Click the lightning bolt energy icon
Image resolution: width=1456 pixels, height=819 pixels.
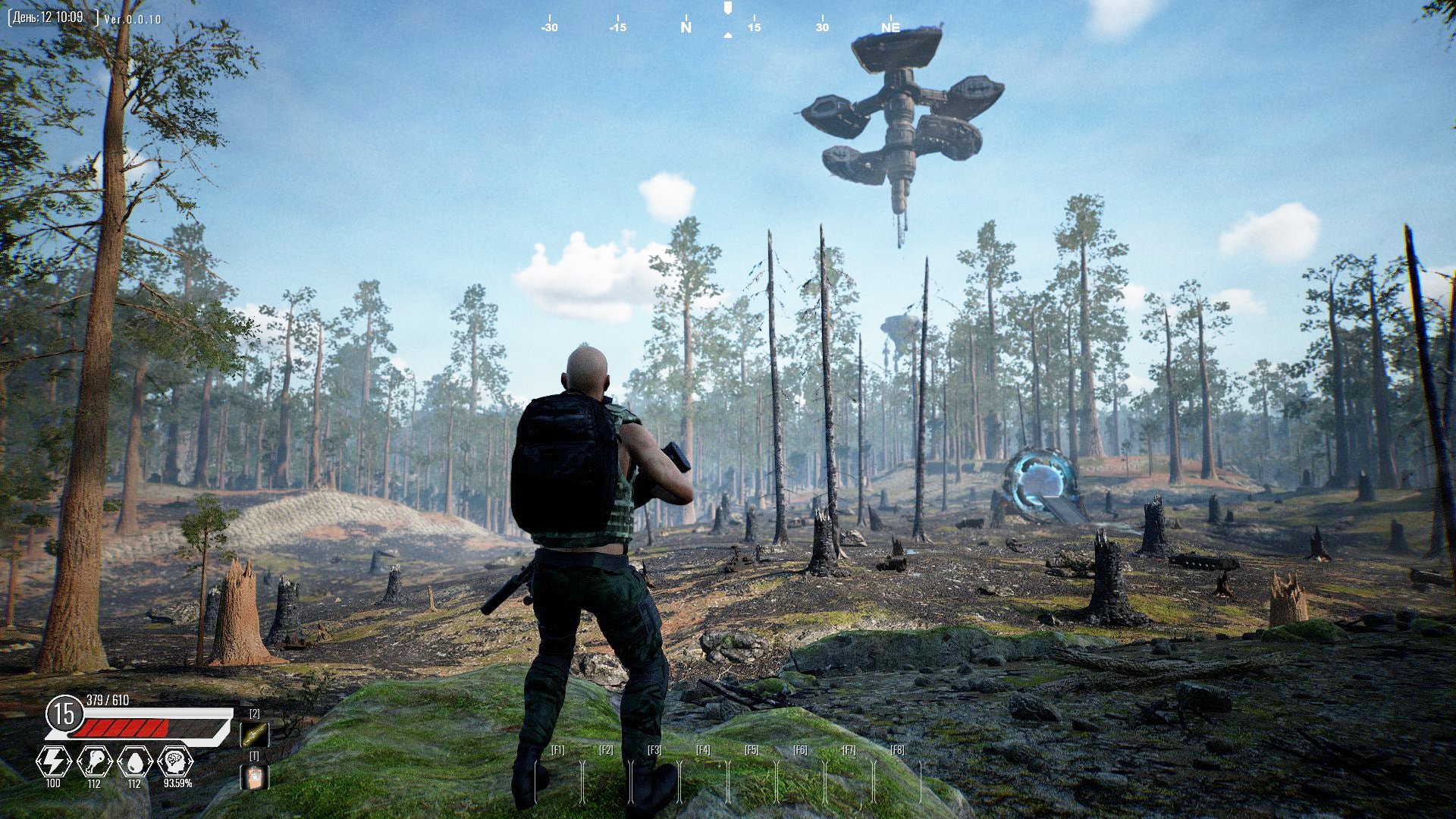(54, 761)
